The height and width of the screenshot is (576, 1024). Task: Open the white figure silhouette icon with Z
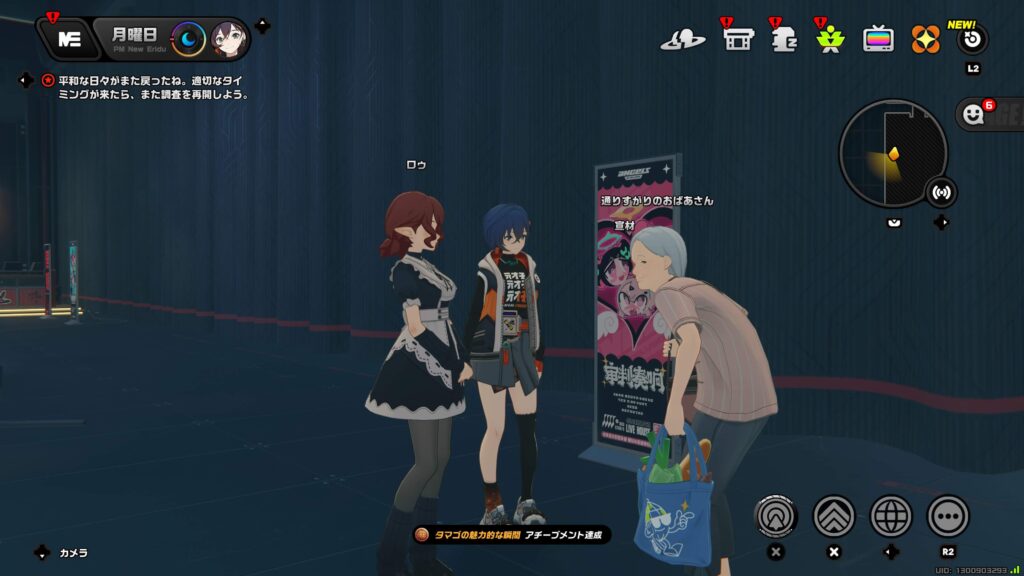pos(784,40)
